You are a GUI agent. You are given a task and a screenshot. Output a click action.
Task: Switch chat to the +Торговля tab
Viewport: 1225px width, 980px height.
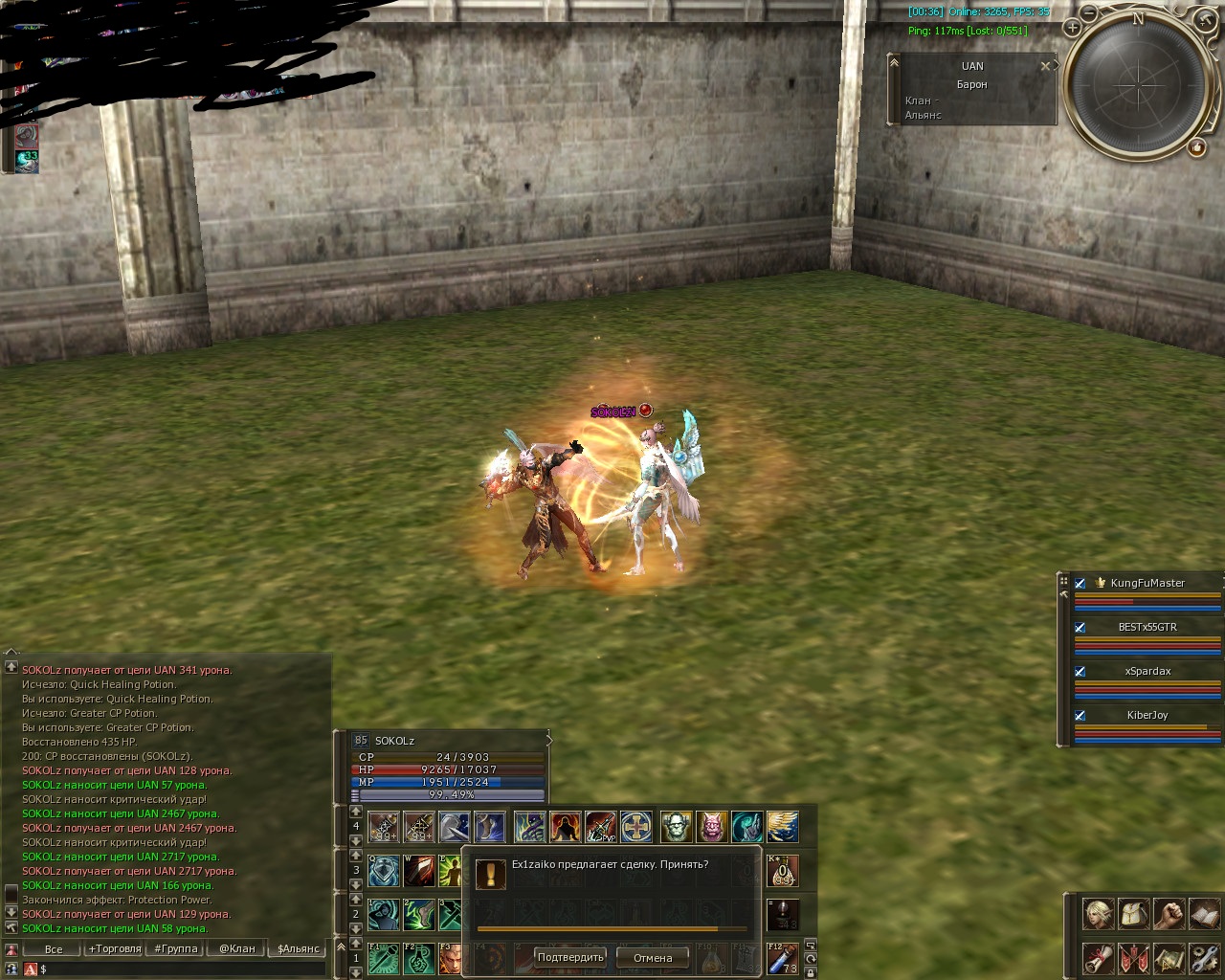point(115,948)
